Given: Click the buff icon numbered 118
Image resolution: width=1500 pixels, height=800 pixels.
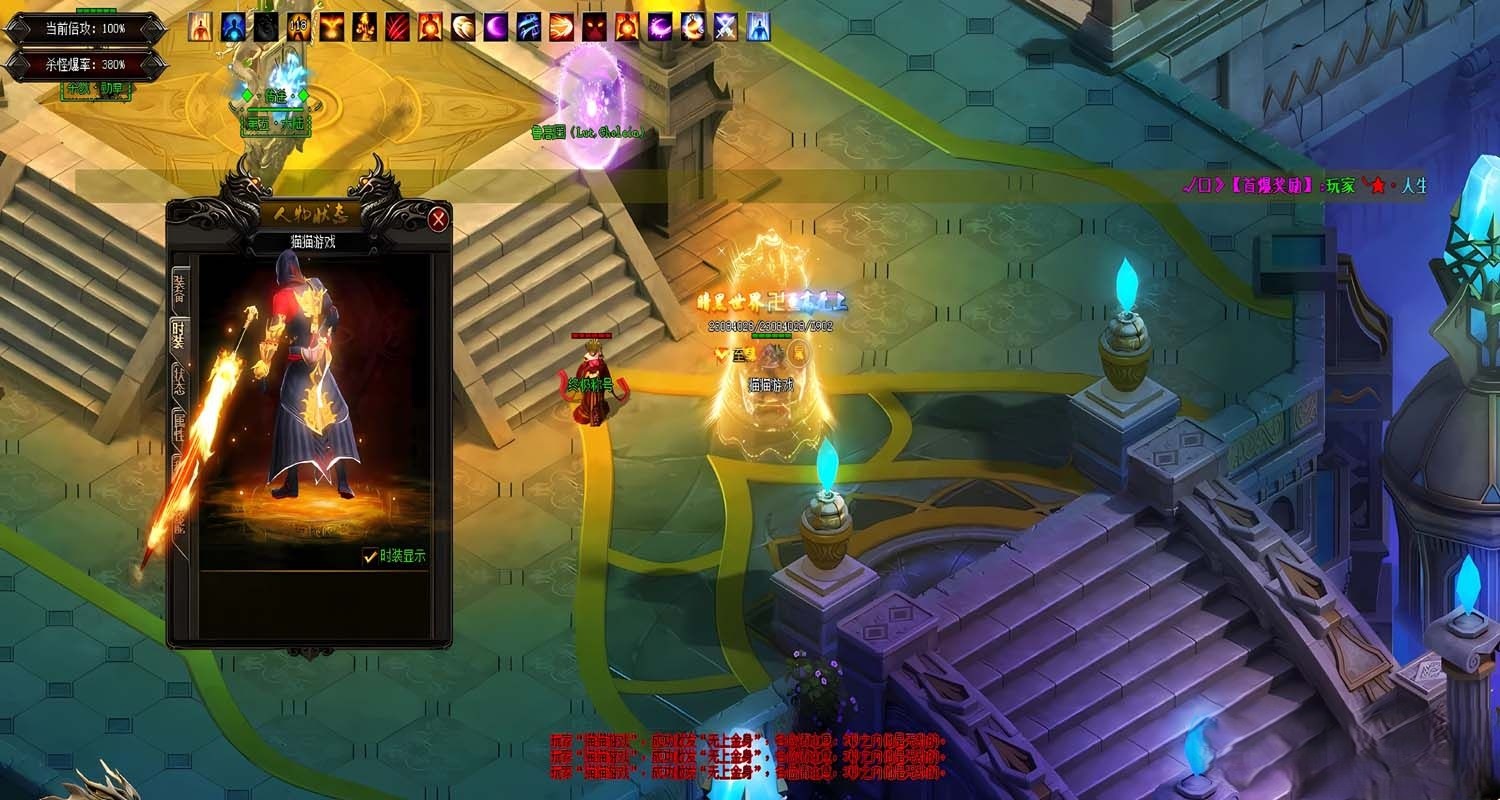Looking at the screenshot, I should (299, 27).
